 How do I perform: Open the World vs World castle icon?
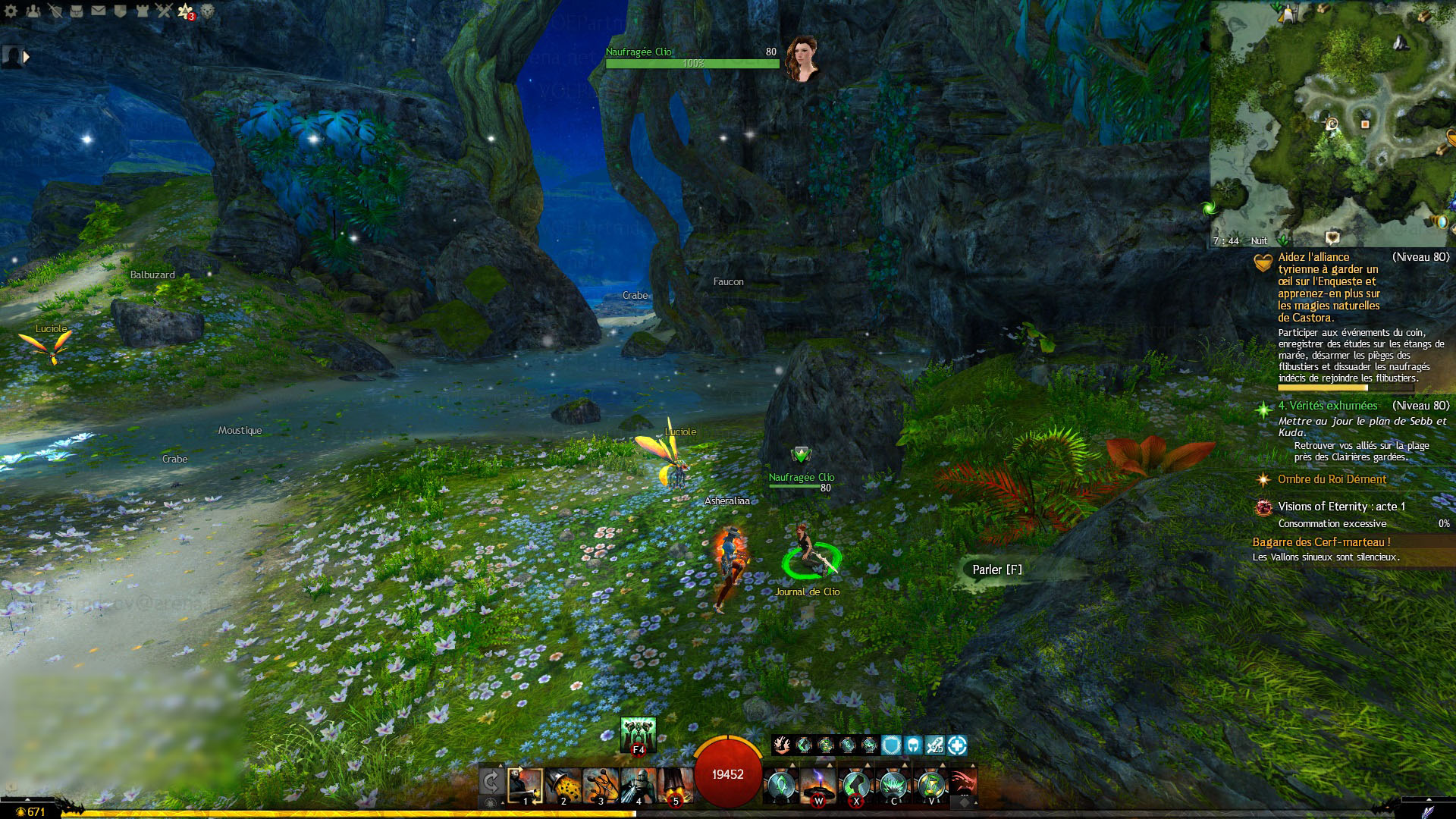142,11
